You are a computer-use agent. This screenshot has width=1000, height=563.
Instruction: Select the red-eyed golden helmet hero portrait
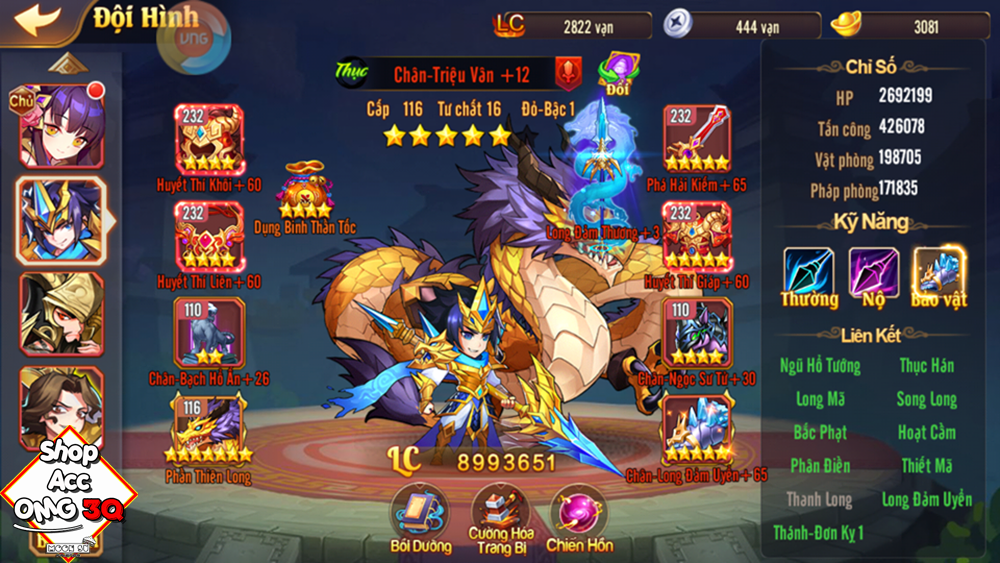(61, 313)
